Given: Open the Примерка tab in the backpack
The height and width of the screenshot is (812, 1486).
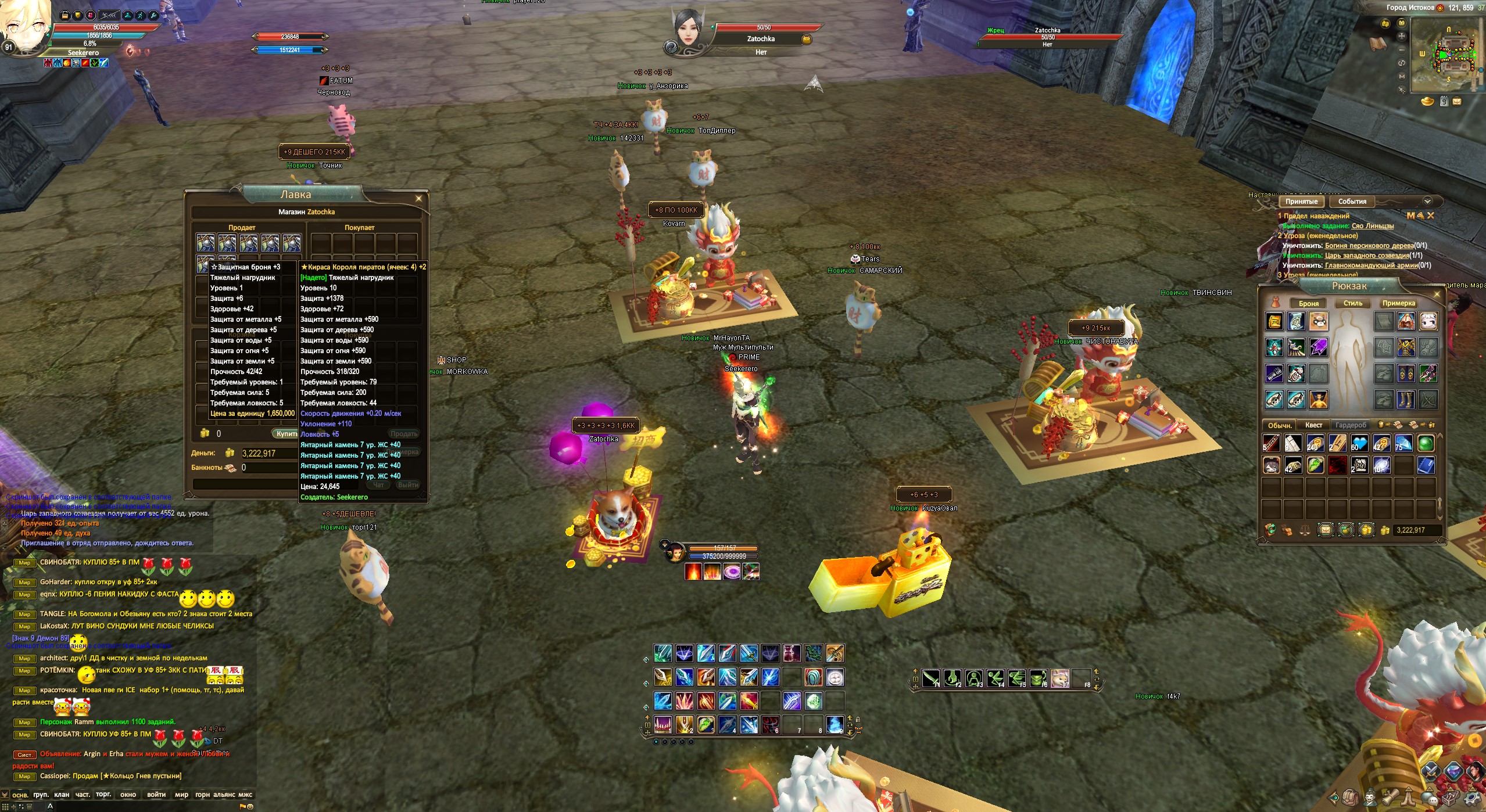Looking at the screenshot, I should tap(1398, 303).
